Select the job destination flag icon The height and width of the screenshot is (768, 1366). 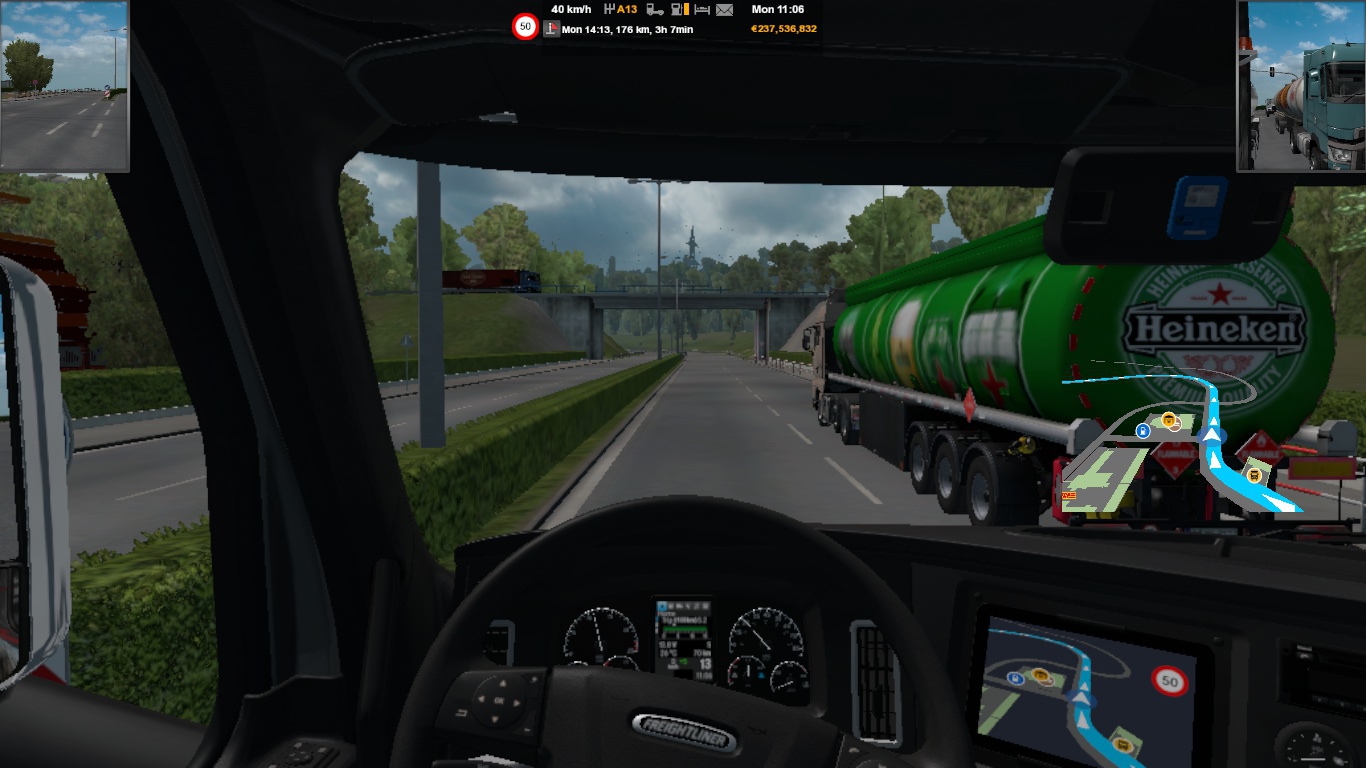pos(551,29)
